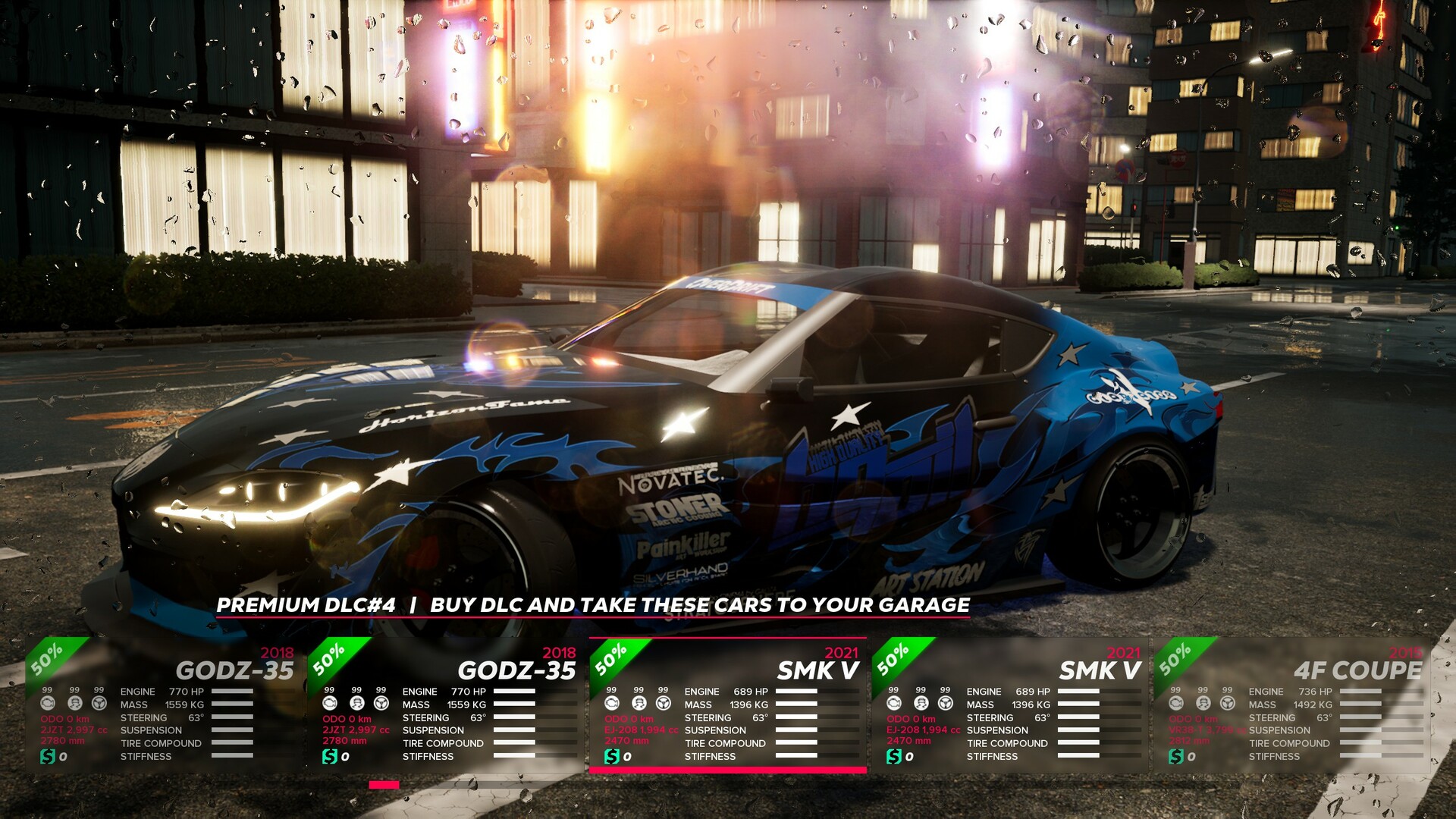Click the ODO 0 km label on the first GODZ-35
1456x819 pixels.
coord(65,719)
